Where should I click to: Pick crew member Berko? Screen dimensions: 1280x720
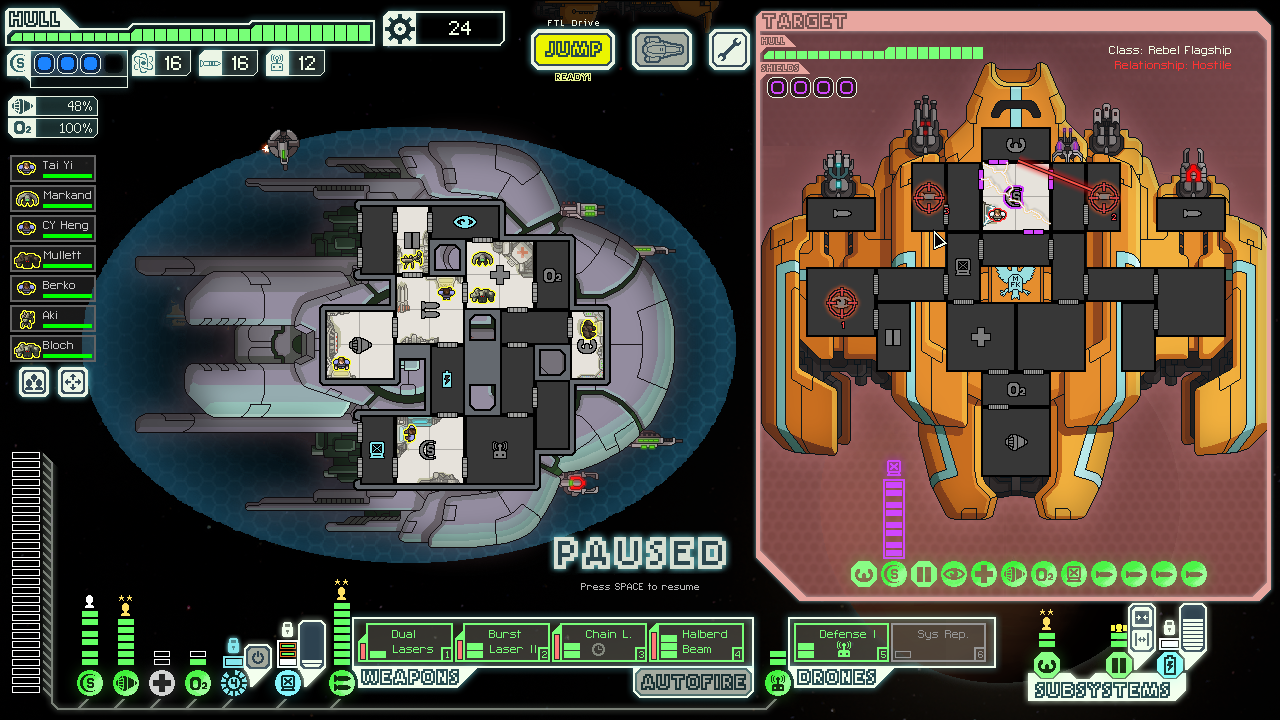[54, 289]
